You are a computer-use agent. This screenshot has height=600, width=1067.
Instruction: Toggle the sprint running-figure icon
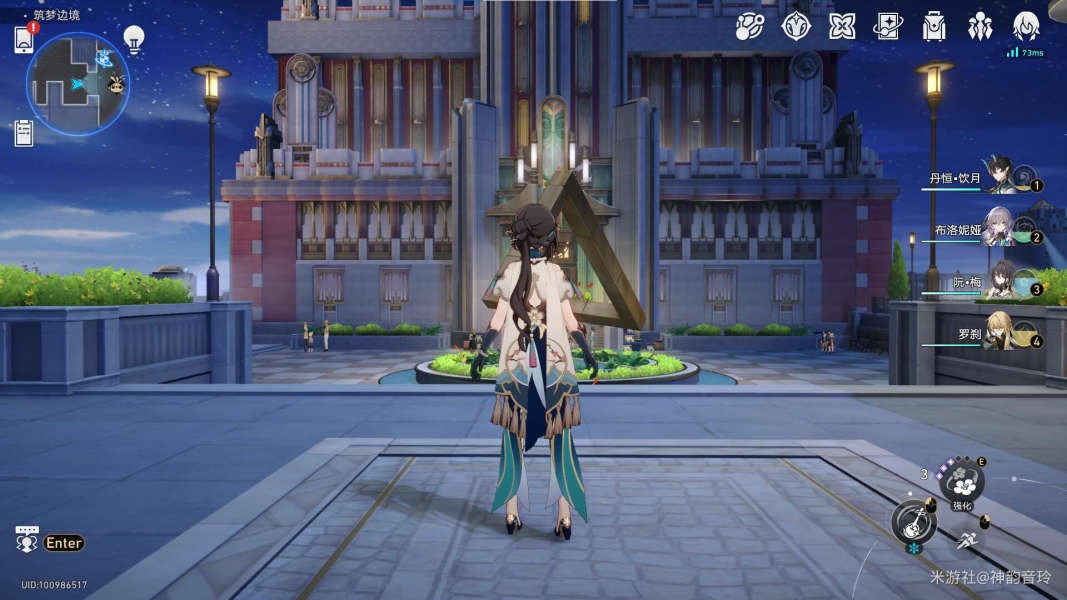point(966,541)
